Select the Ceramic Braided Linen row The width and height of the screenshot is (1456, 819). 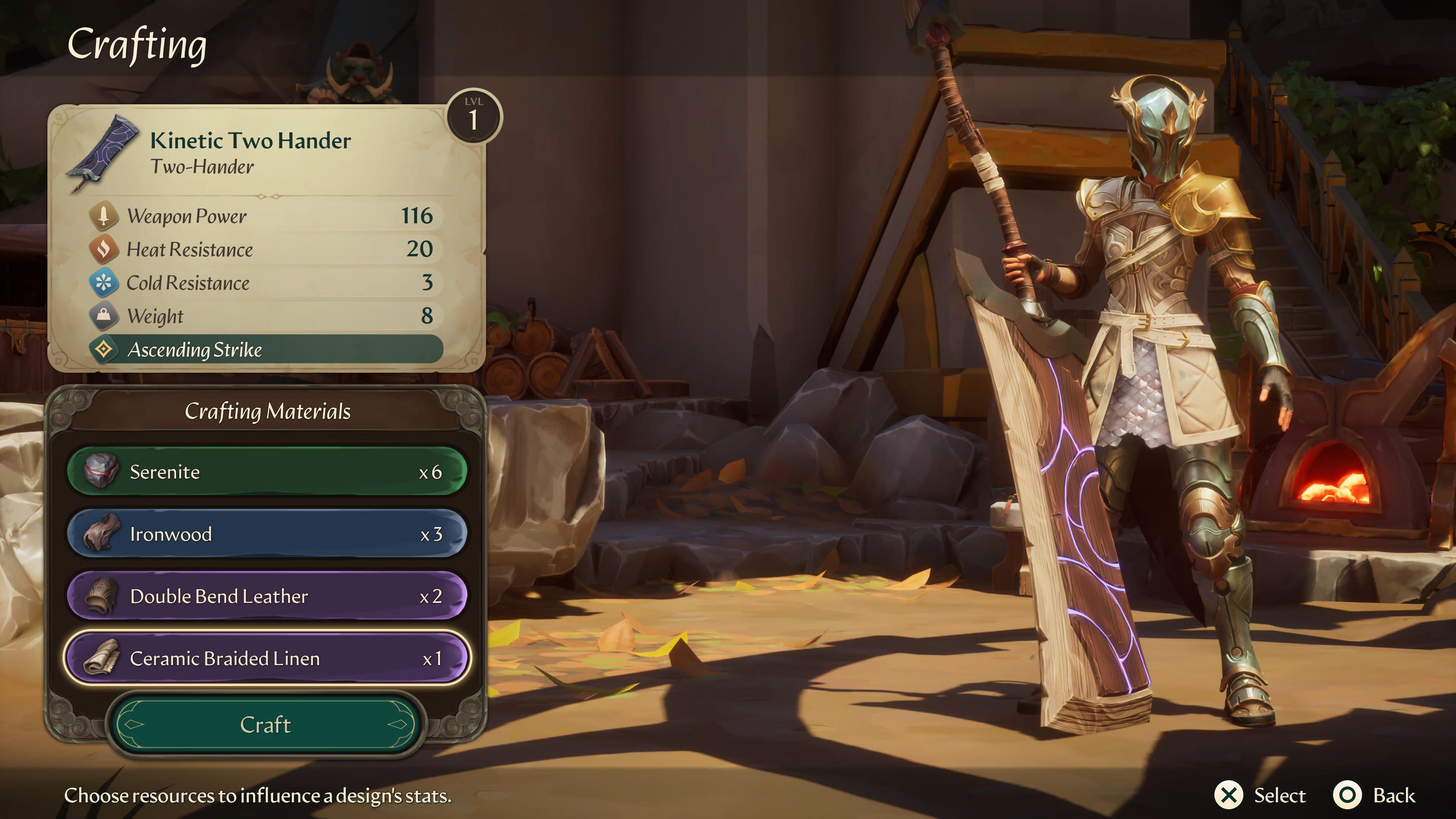click(x=267, y=659)
